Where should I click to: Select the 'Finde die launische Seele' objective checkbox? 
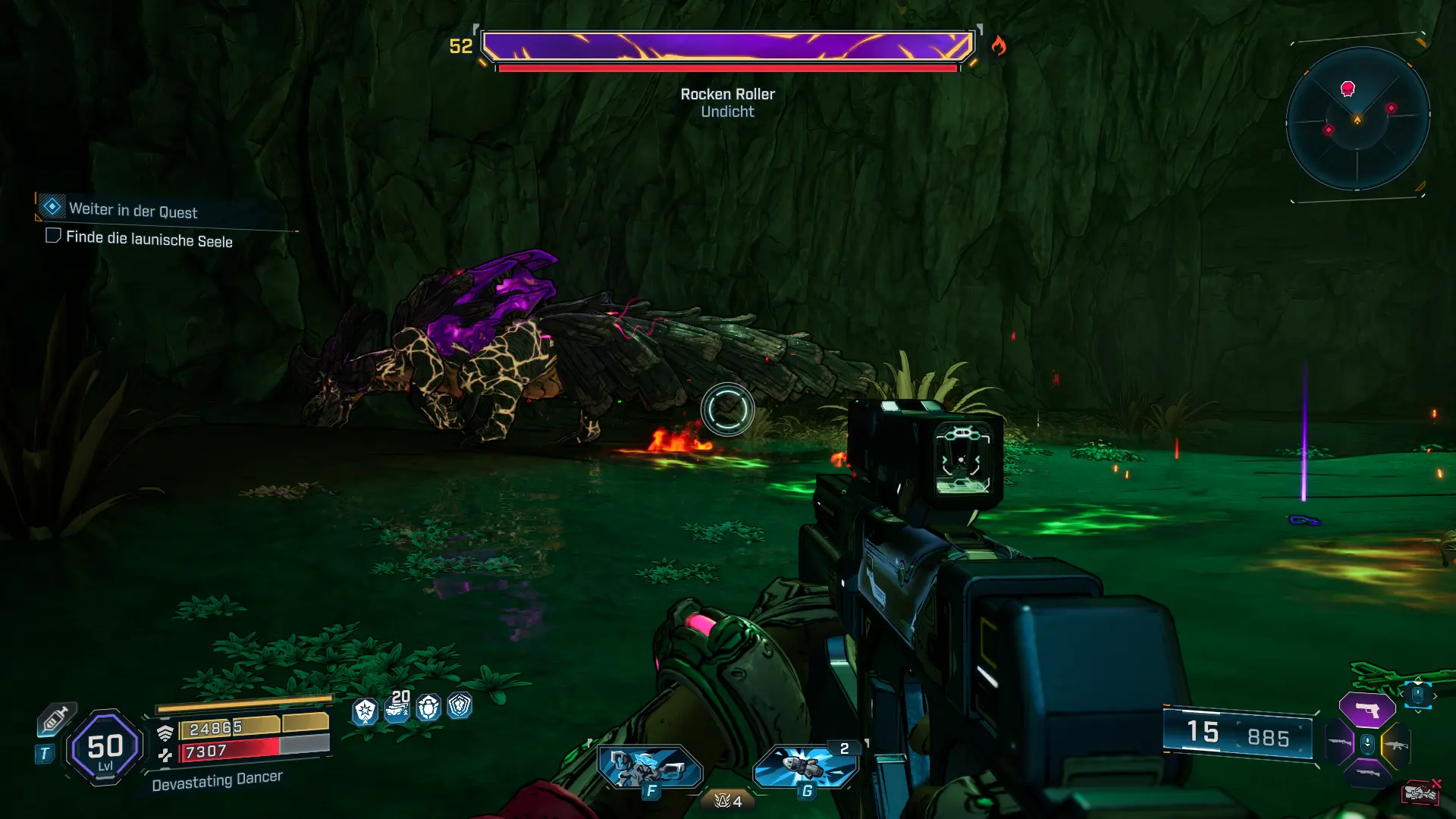pyautogui.click(x=53, y=236)
